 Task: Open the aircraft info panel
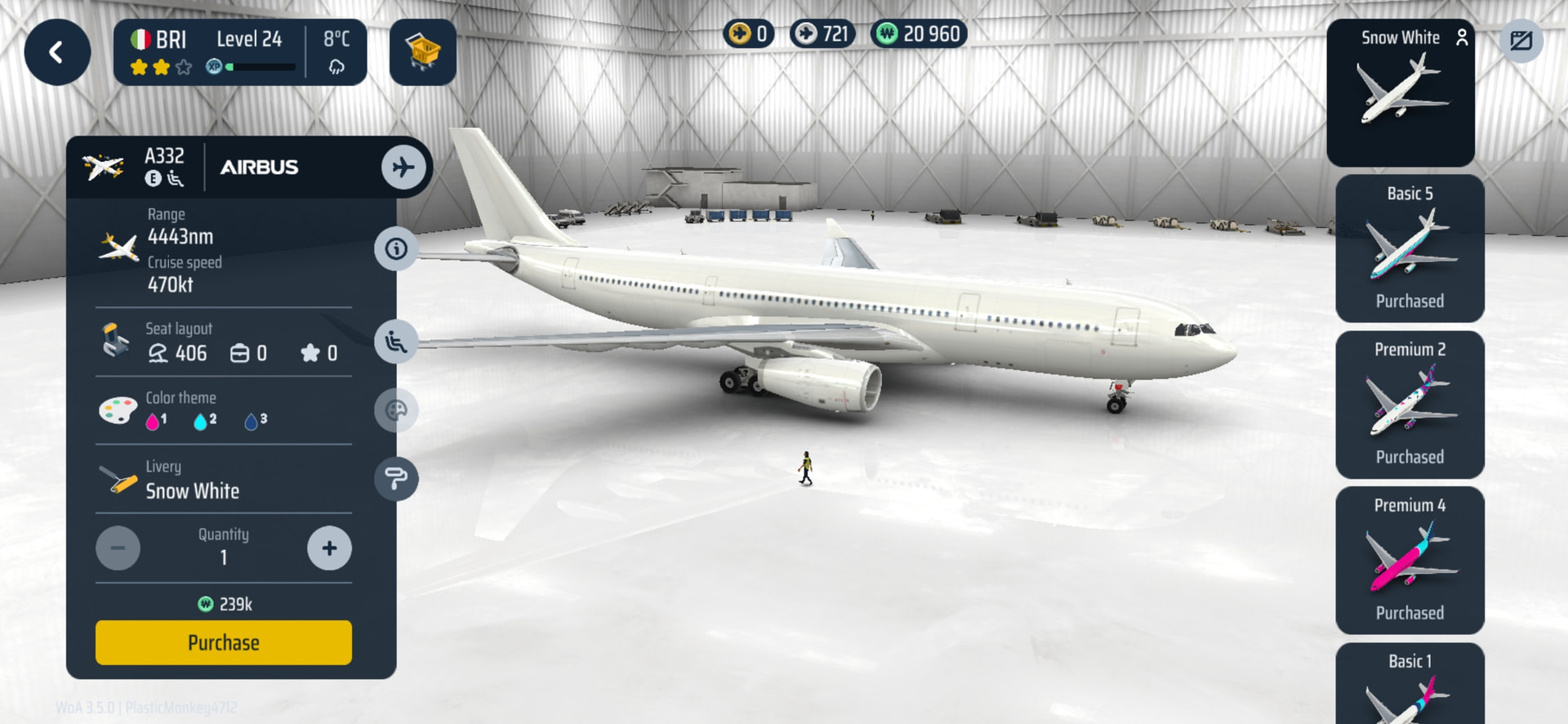pos(396,248)
